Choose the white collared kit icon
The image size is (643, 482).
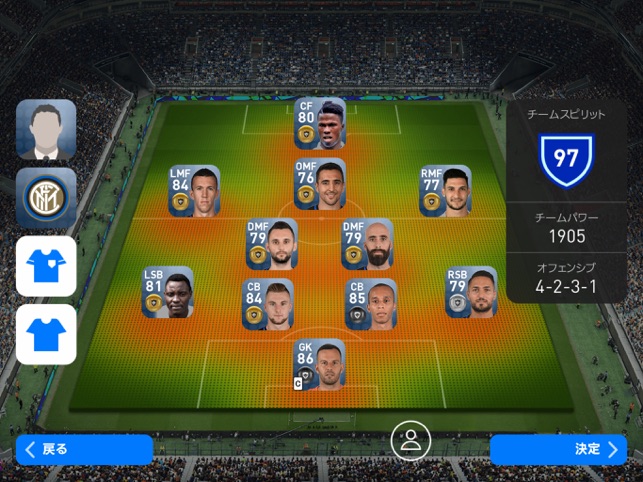point(46,266)
